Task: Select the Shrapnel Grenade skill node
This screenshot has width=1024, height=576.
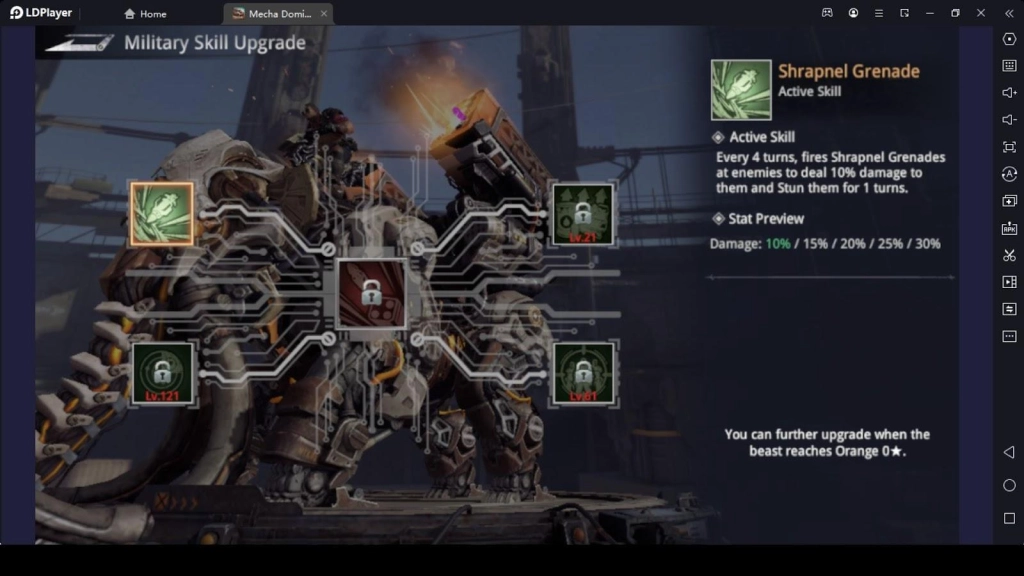Action: click(x=161, y=214)
